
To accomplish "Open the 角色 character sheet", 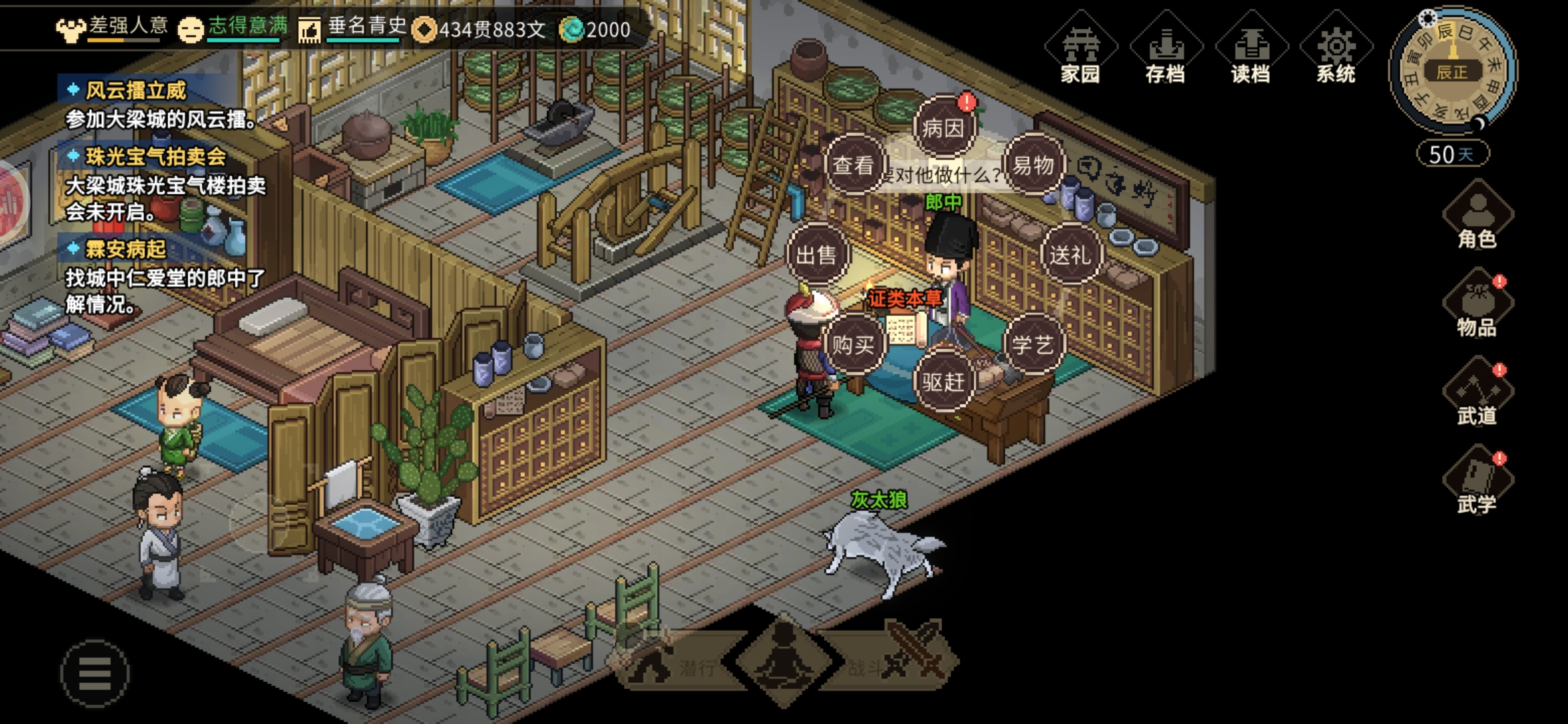I will tap(1477, 216).
